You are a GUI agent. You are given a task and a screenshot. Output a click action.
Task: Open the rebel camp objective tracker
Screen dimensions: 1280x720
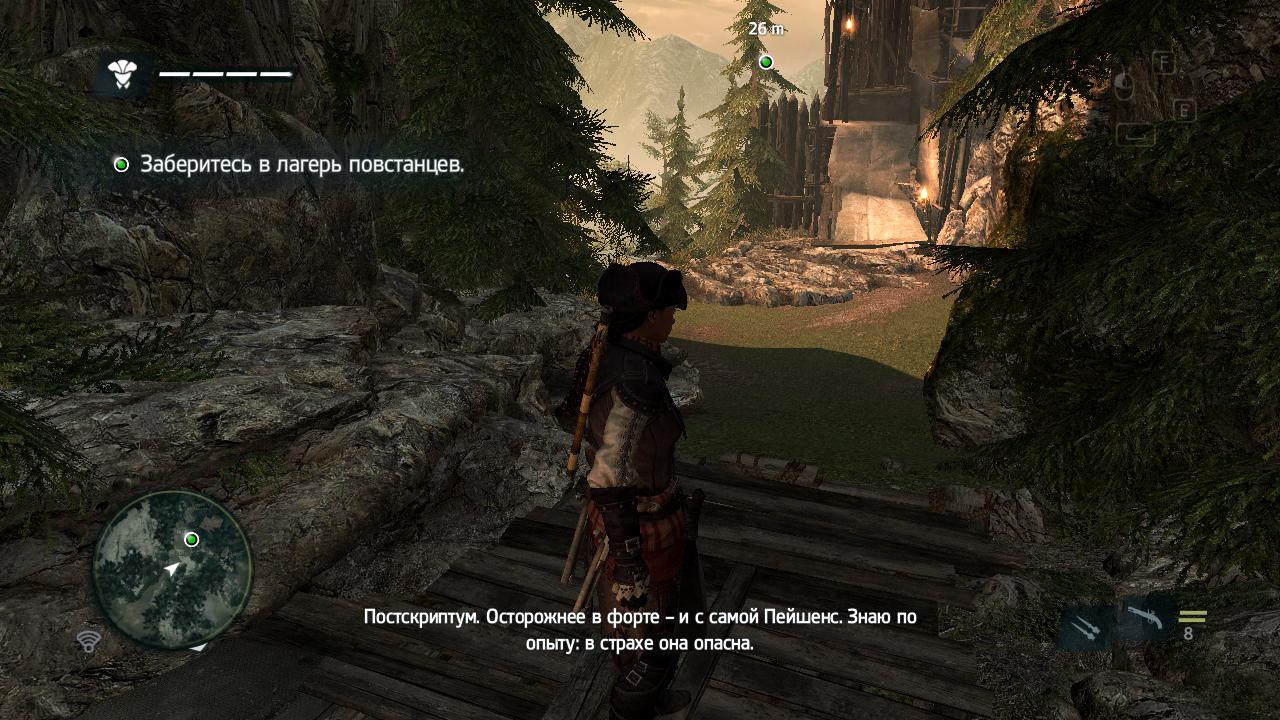(290, 164)
